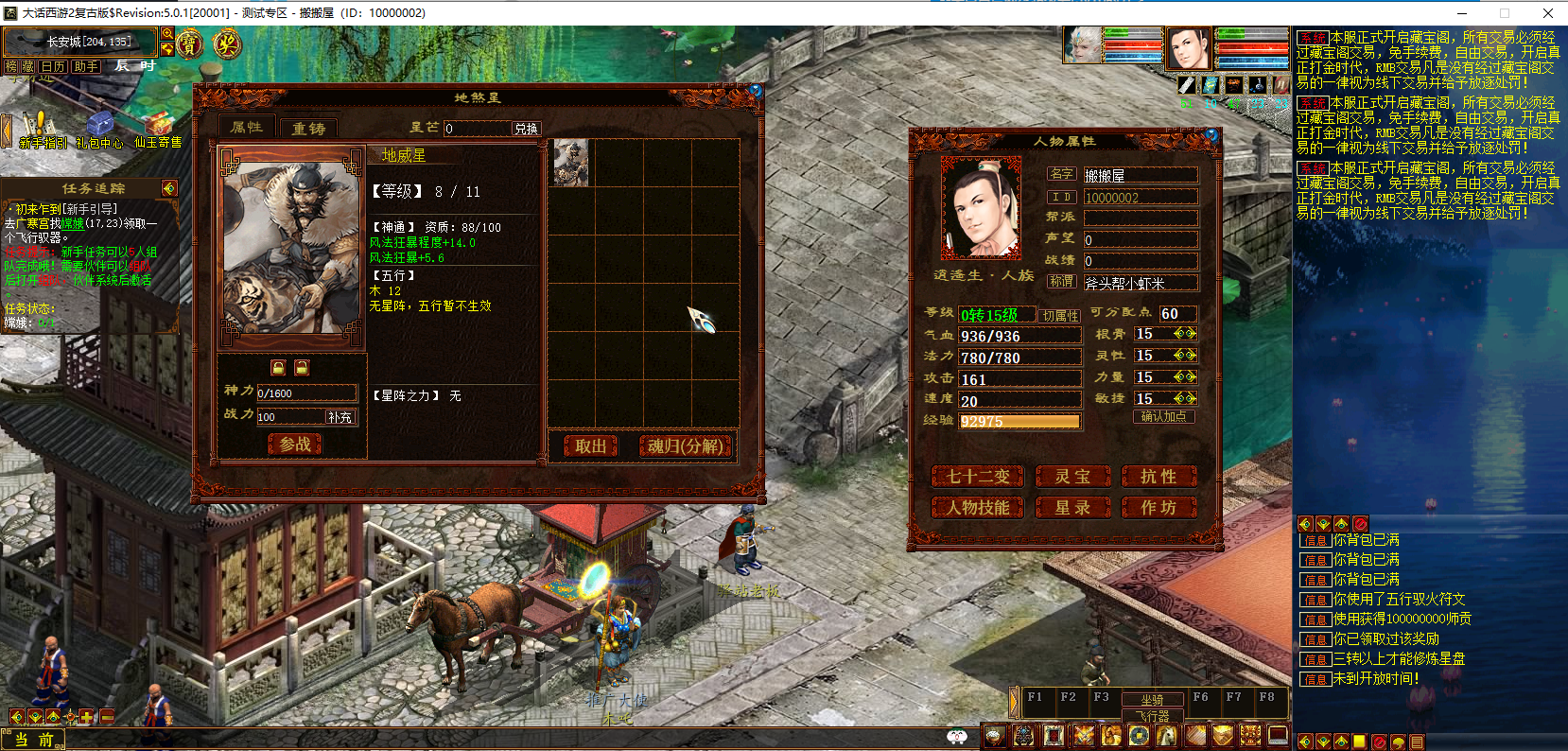This screenshot has width=1568, height=751.
Task: Open the 灵宝 panel
Action: (x=1072, y=477)
